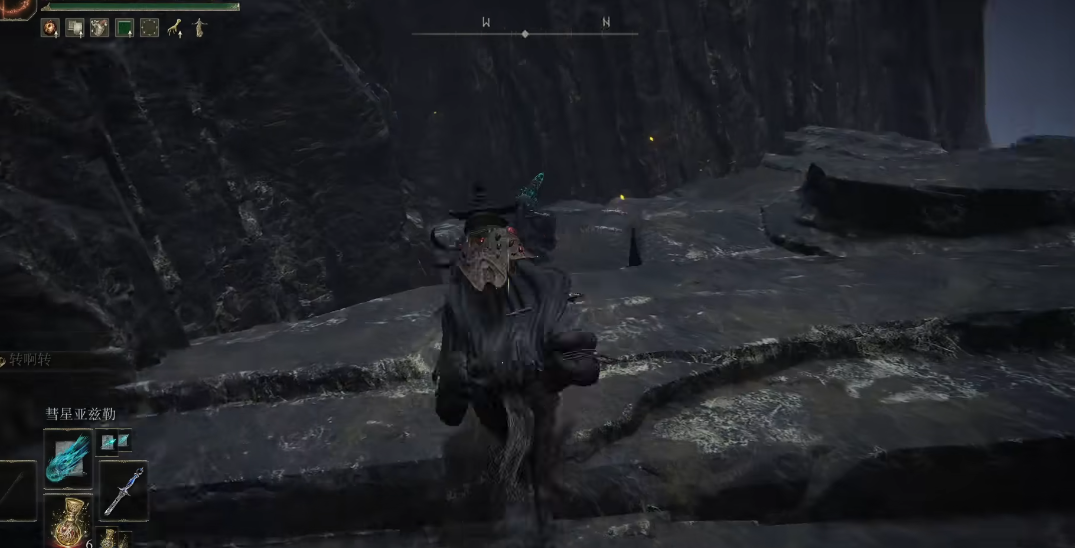This screenshot has width=1075, height=548.
Task: Click the fiery orb status buff icon
Action: coord(49,28)
